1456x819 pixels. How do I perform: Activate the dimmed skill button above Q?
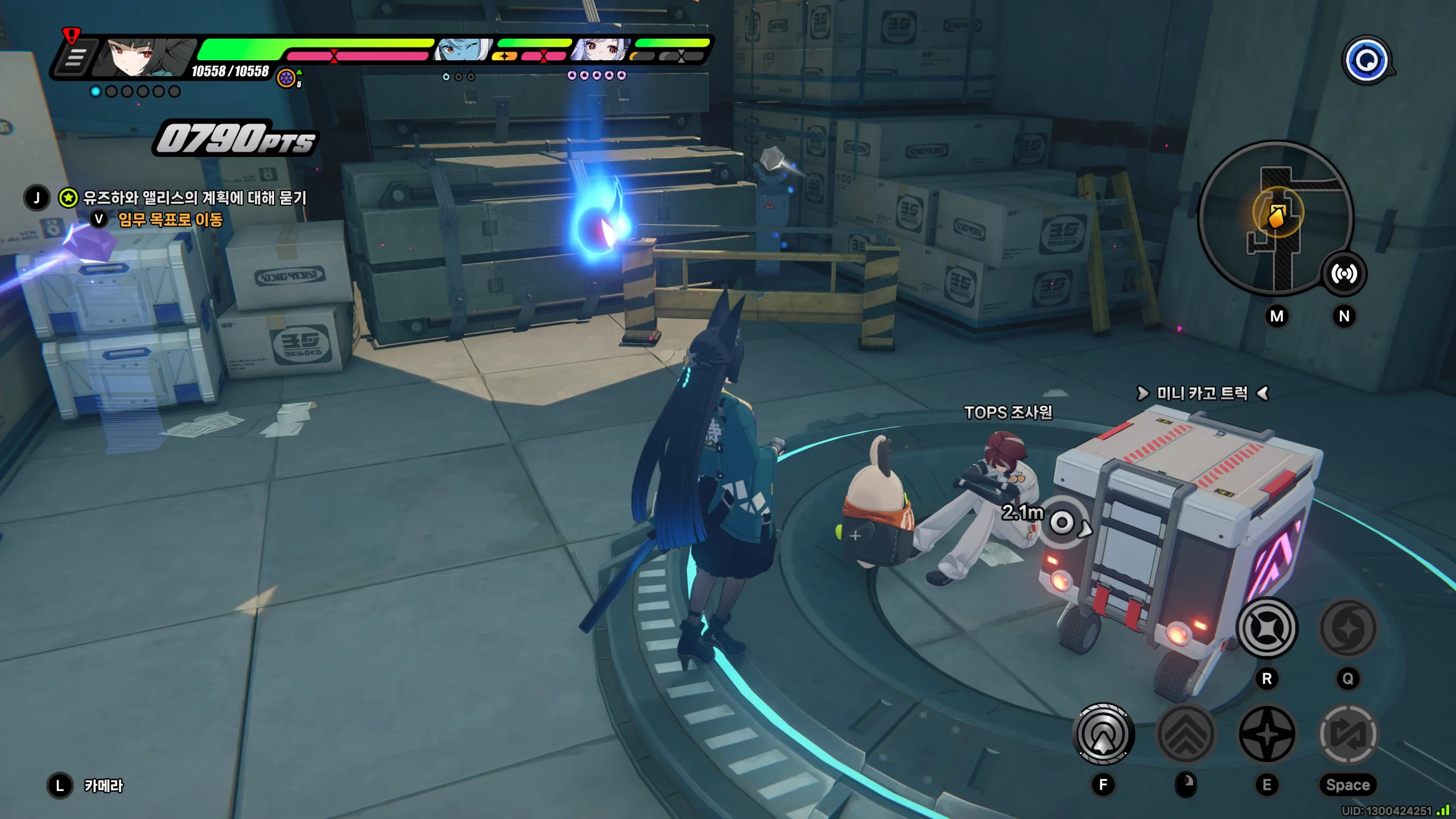(1347, 628)
